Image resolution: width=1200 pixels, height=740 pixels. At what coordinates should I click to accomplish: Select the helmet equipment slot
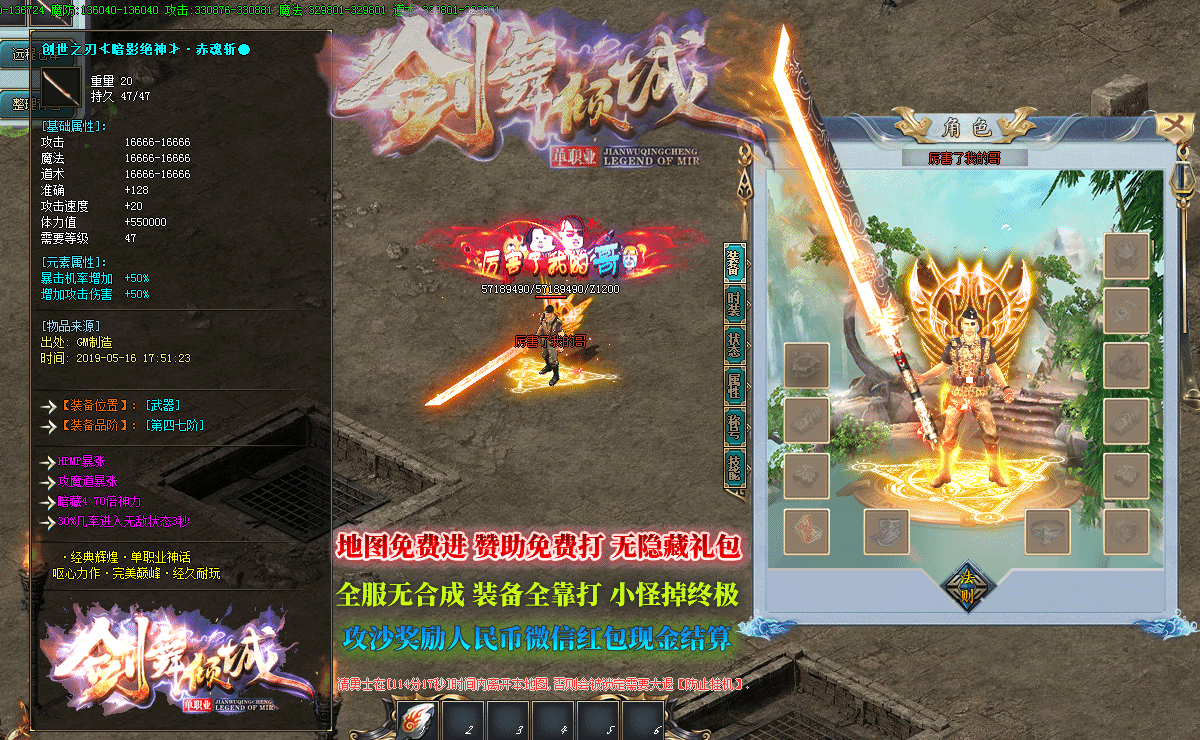pyautogui.click(x=1127, y=256)
